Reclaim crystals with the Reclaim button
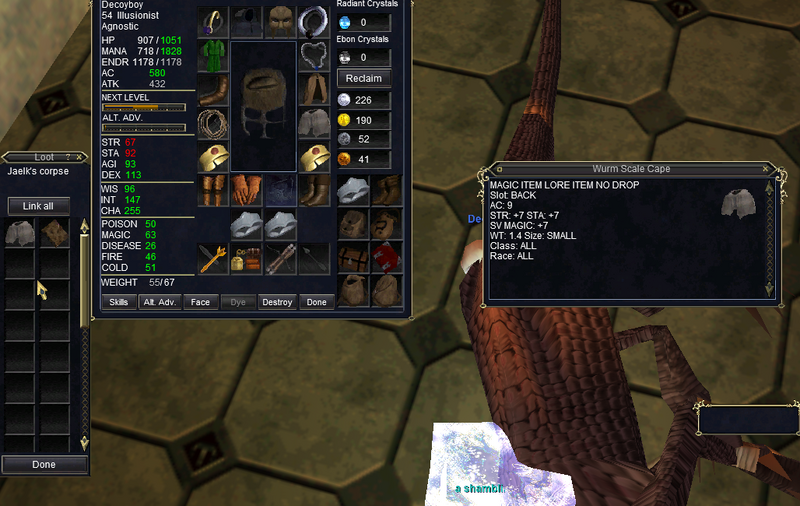Screen dimensions: 800x506 coord(364,78)
